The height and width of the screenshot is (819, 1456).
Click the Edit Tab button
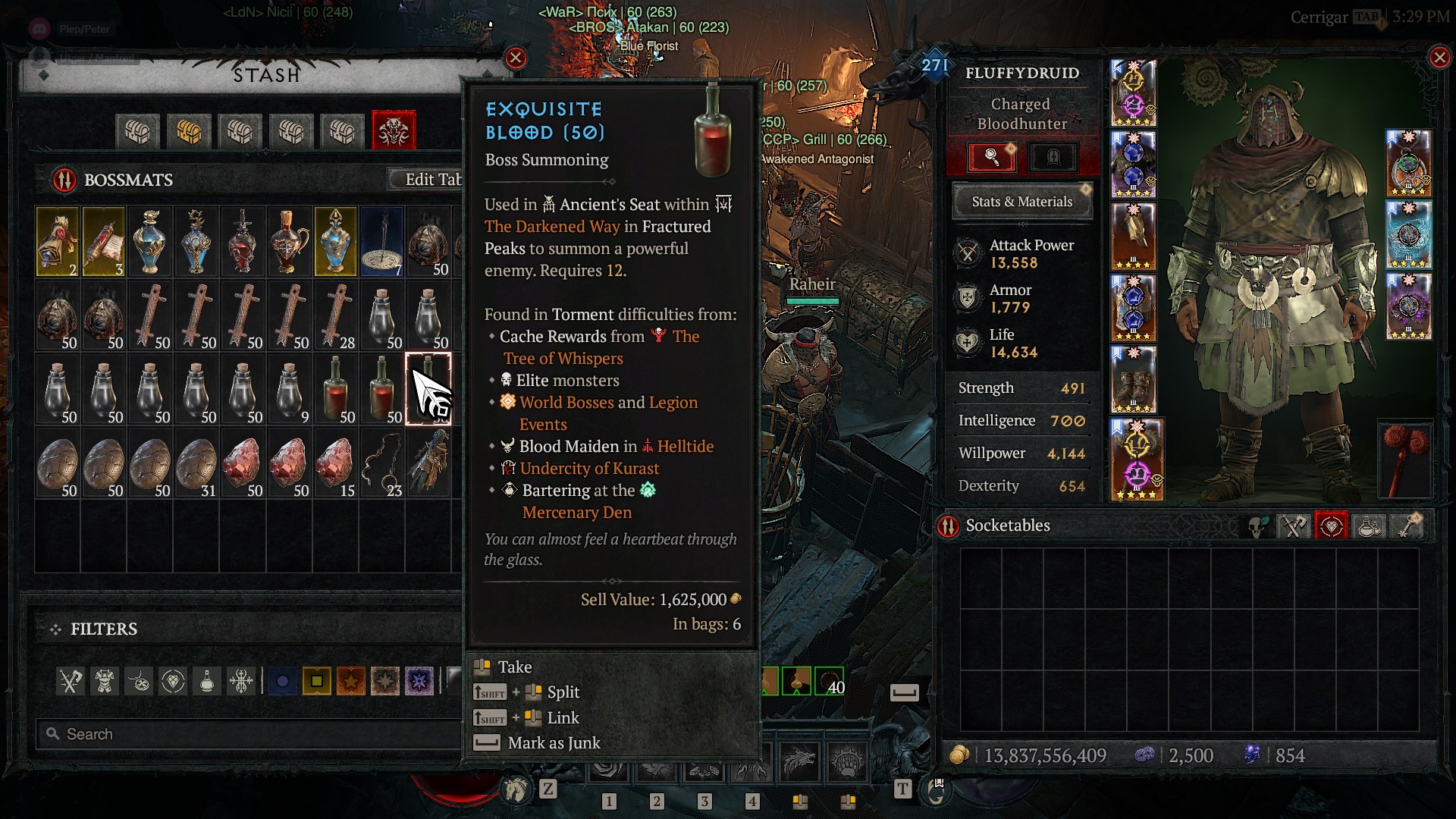point(431,180)
